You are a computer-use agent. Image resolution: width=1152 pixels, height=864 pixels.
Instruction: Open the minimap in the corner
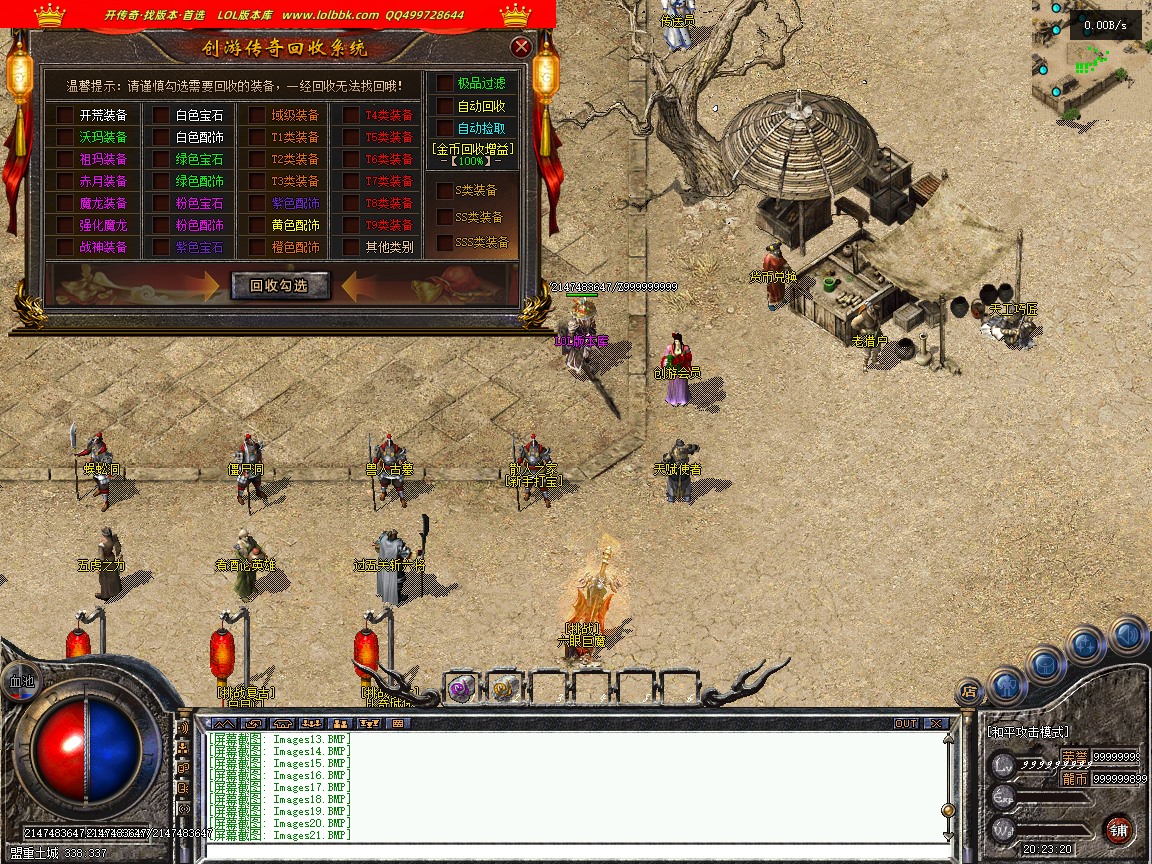tap(1091, 60)
